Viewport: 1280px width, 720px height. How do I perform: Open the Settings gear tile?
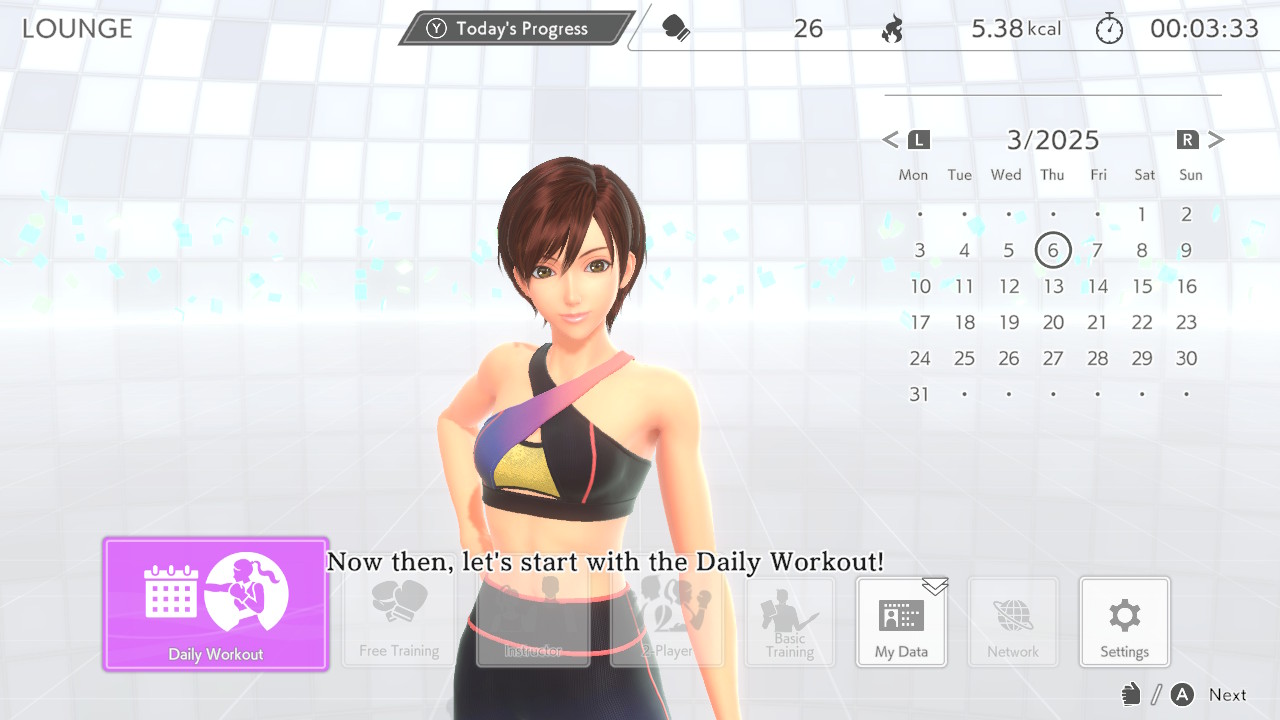1124,622
